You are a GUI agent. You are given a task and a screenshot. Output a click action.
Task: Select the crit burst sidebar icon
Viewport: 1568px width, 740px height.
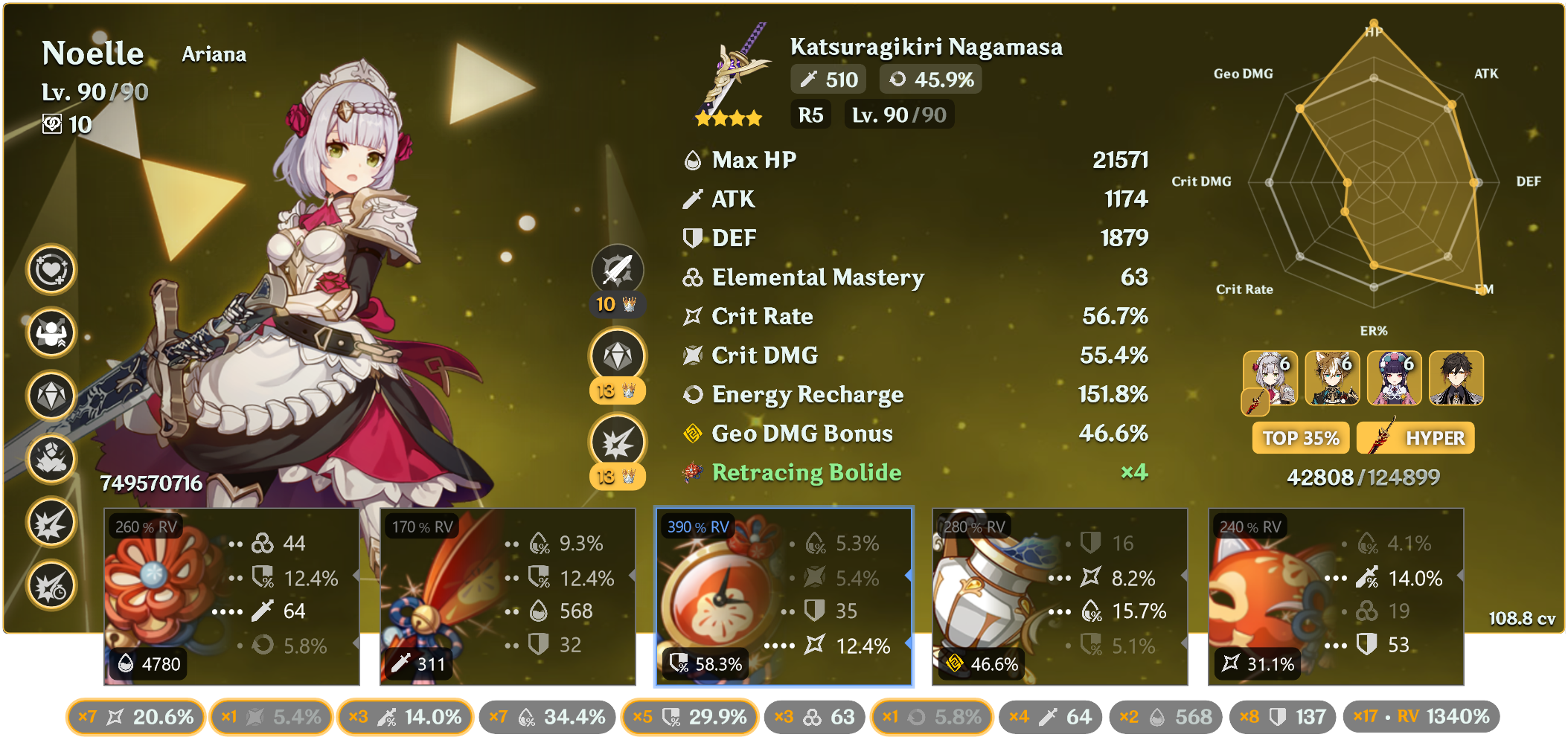51,522
